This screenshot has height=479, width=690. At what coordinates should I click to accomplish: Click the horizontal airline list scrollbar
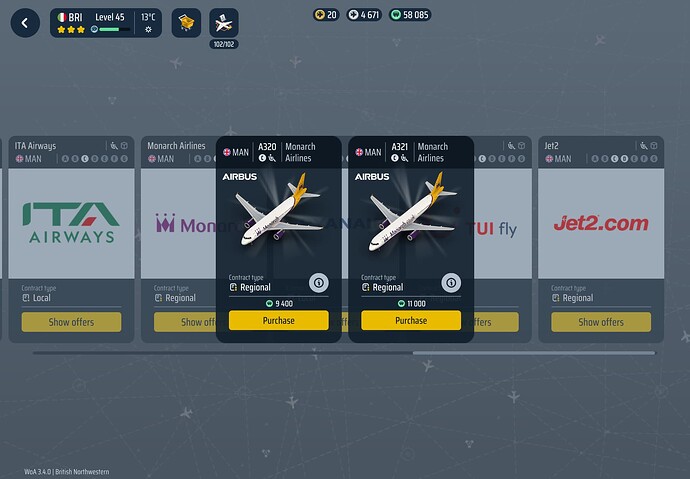click(533, 353)
